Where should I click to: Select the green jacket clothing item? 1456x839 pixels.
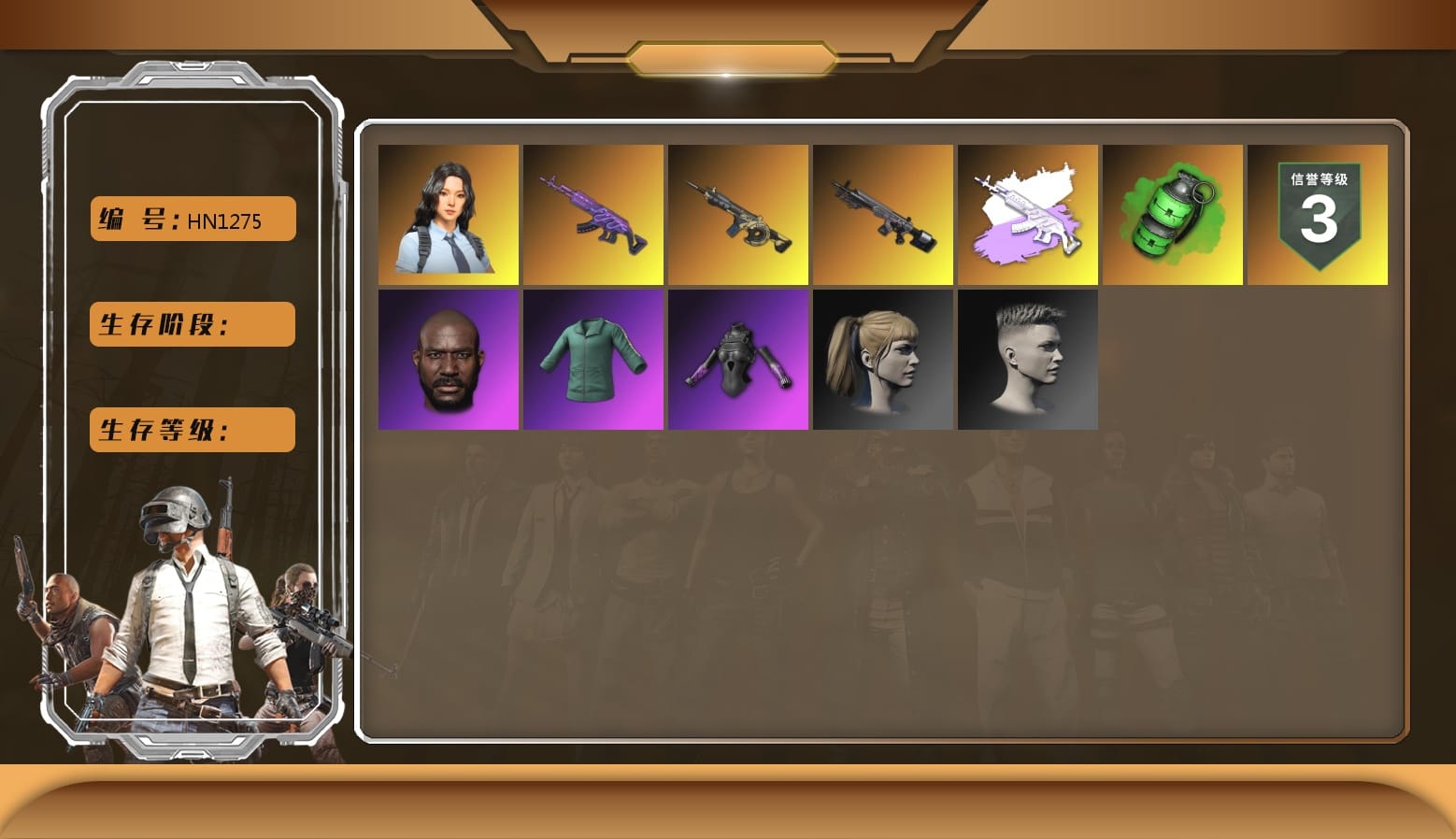[x=592, y=358]
